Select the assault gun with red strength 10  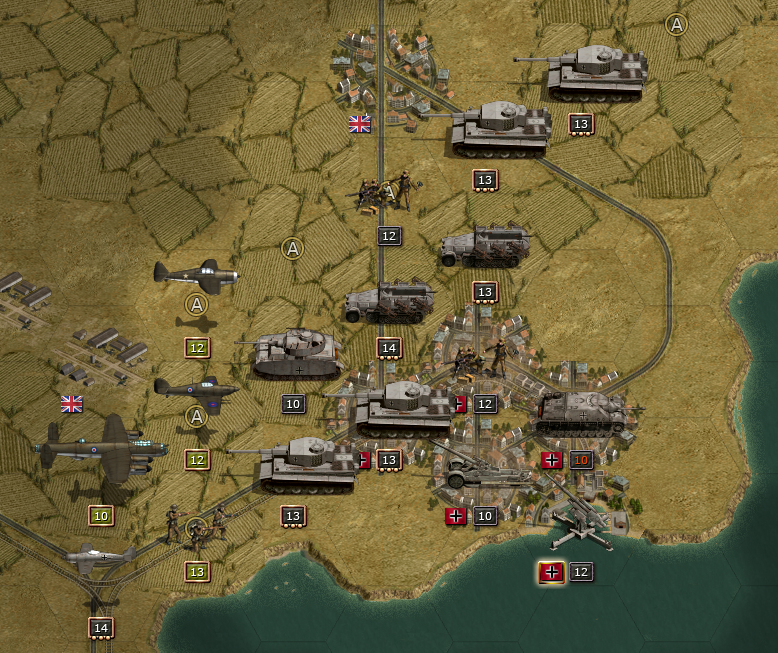coord(584,411)
